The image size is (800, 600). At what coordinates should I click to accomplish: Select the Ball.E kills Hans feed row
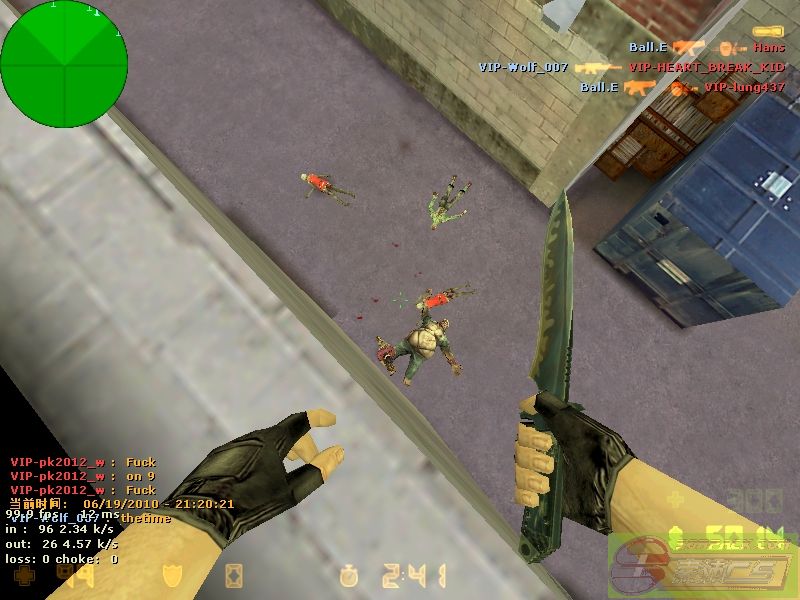point(706,47)
